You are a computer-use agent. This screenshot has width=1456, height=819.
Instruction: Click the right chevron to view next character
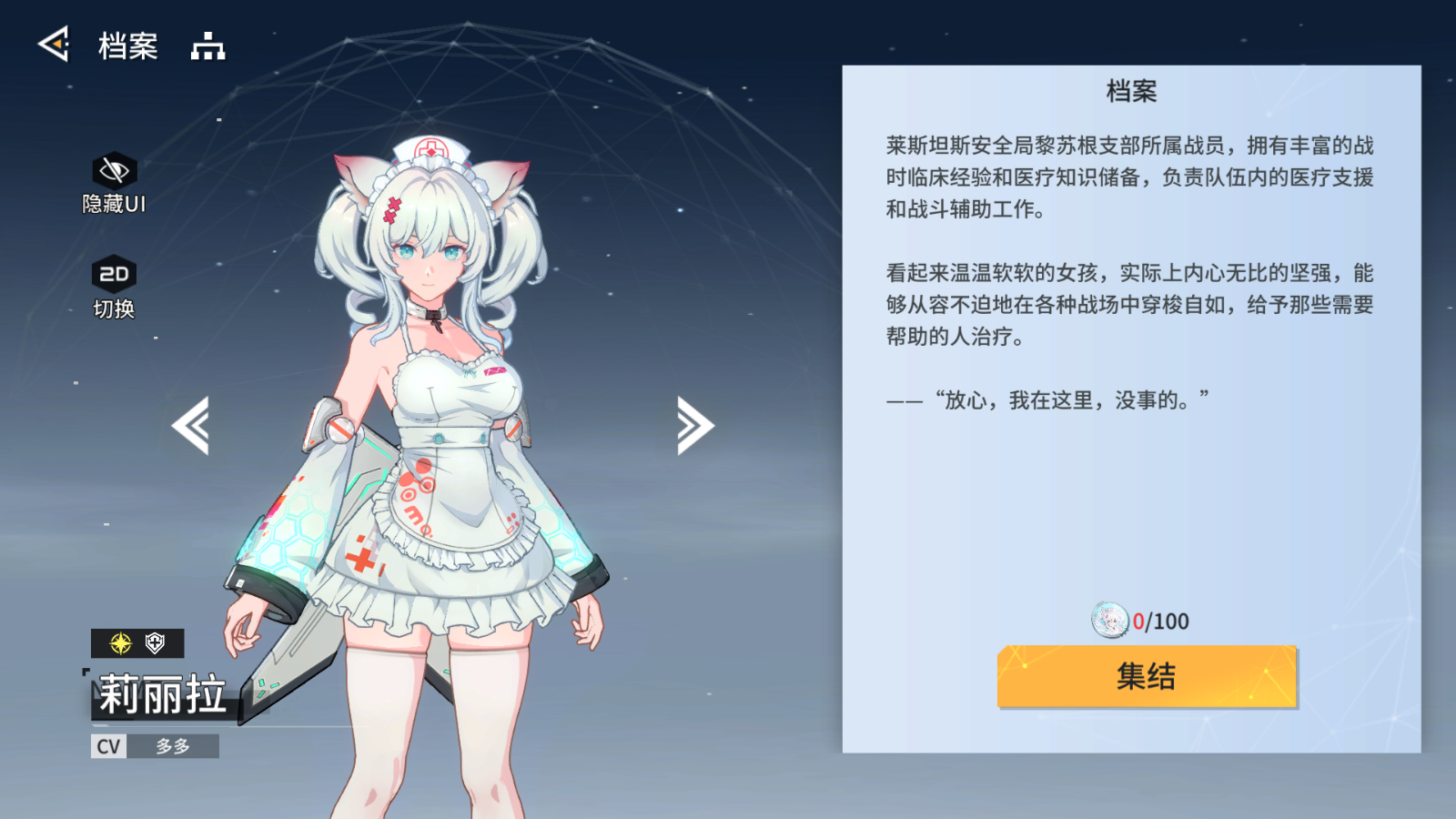point(694,423)
